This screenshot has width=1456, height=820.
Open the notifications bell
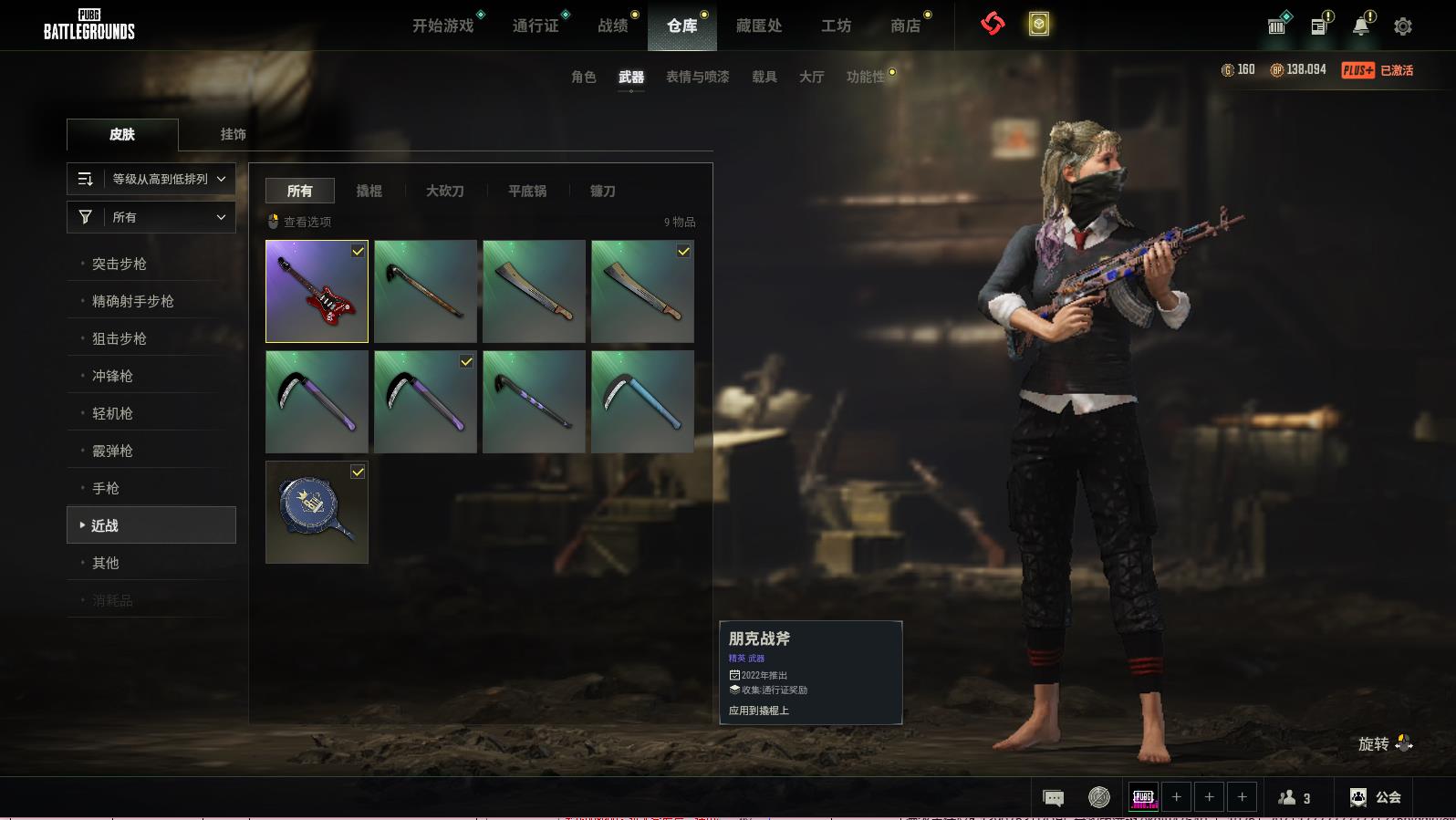coord(1361,26)
